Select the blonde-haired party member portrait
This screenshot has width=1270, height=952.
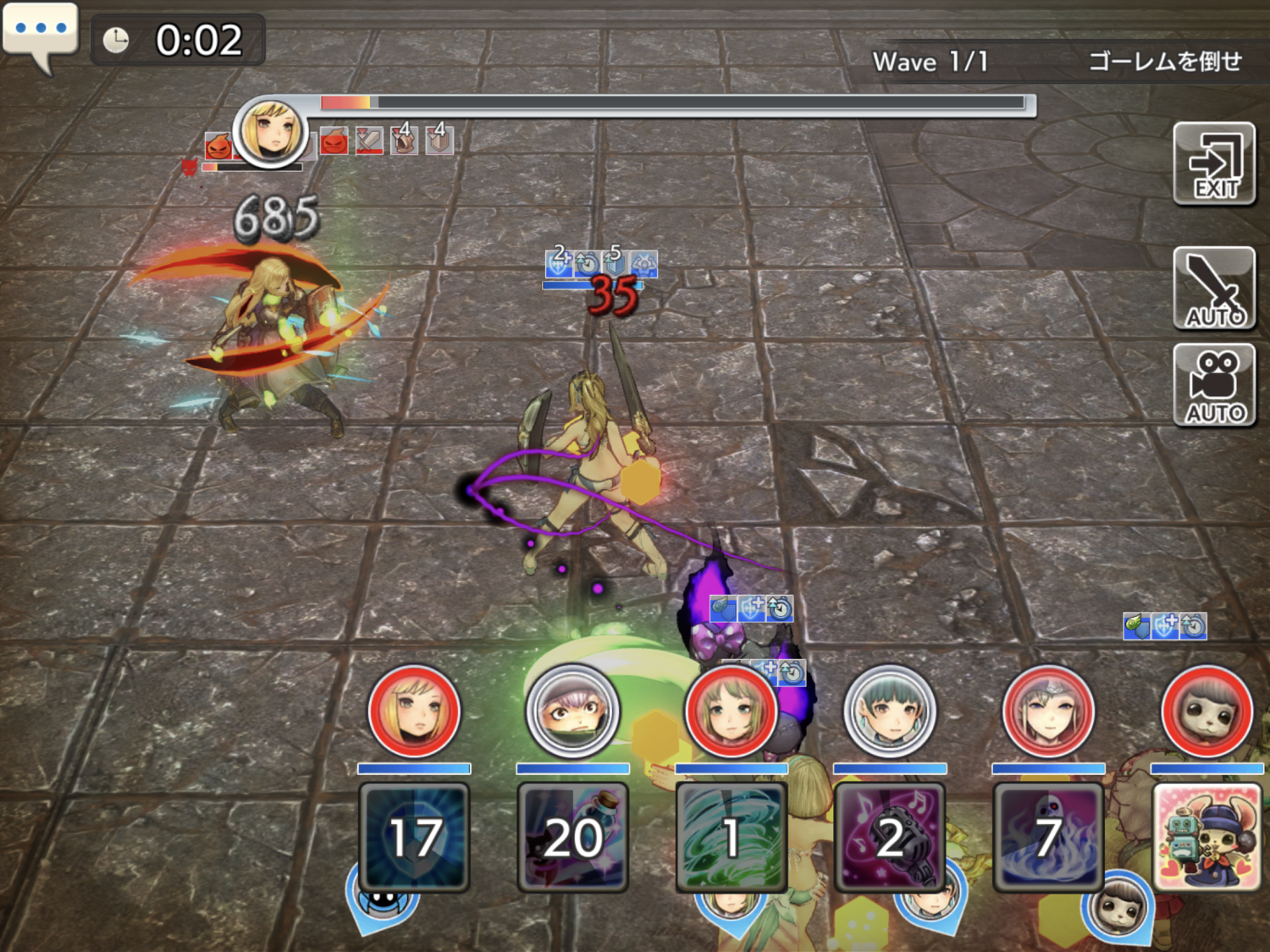coord(414,712)
